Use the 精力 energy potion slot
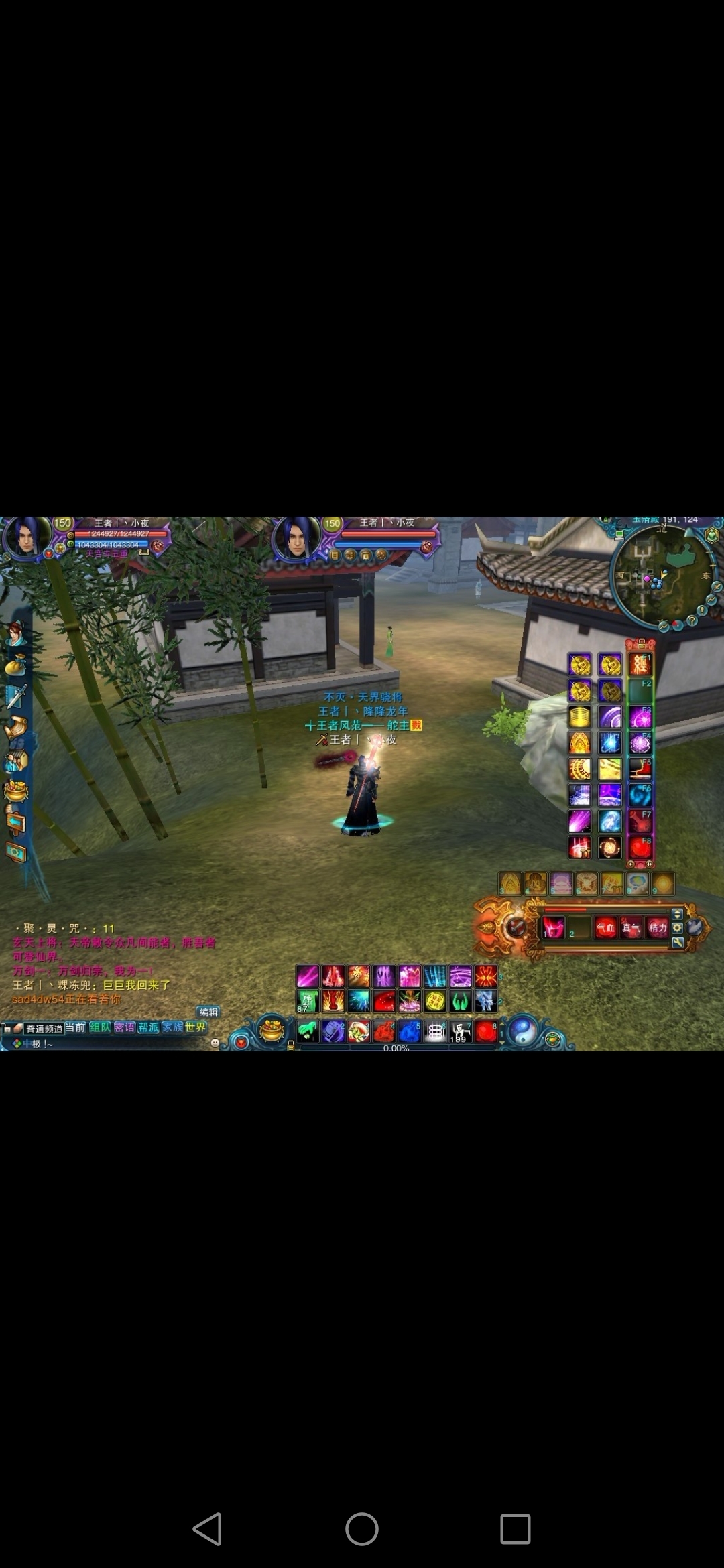Image resolution: width=724 pixels, height=1568 pixels. point(657,928)
